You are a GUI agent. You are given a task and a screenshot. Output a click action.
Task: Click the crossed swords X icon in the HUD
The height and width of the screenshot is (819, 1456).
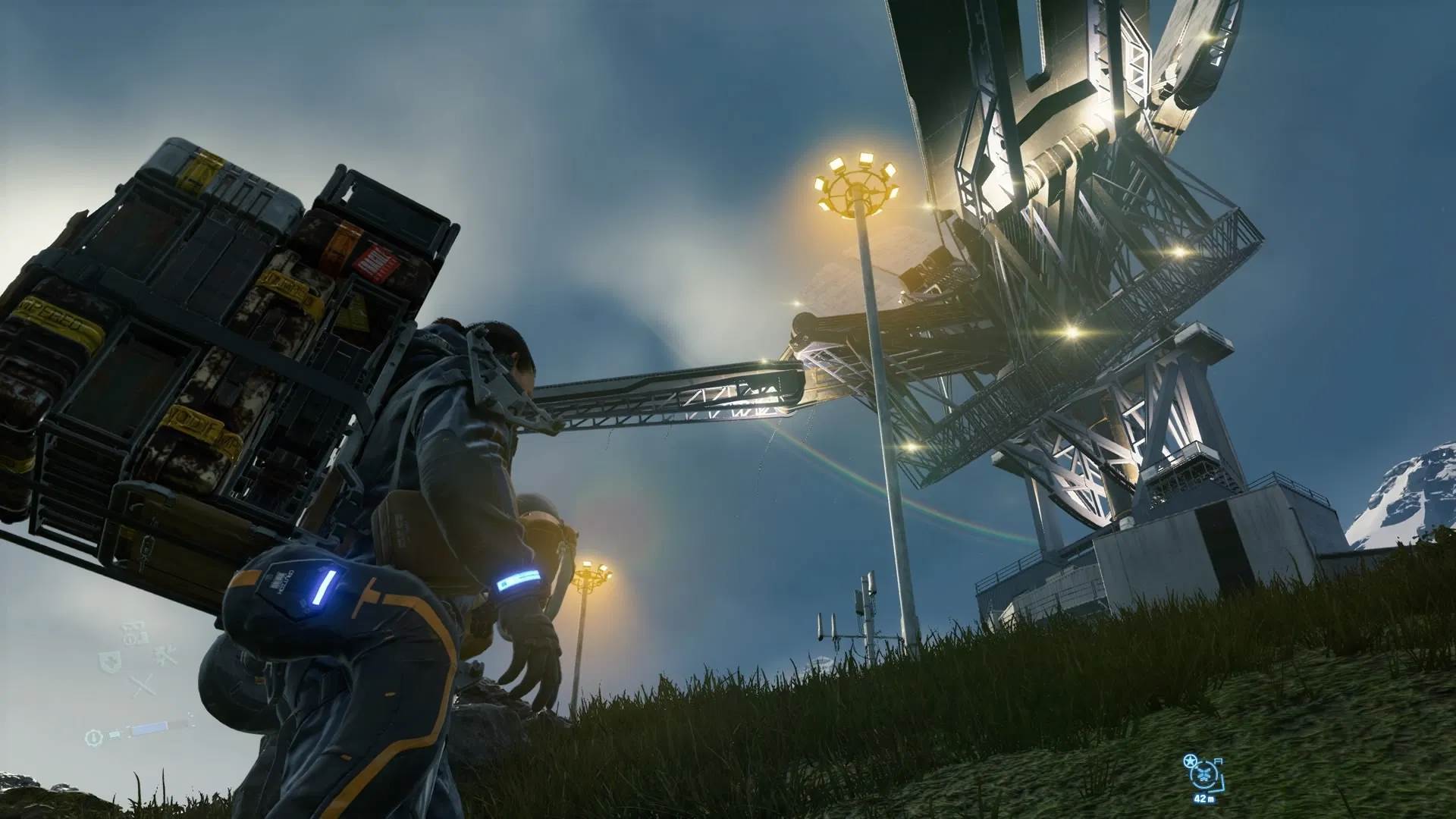click(143, 685)
